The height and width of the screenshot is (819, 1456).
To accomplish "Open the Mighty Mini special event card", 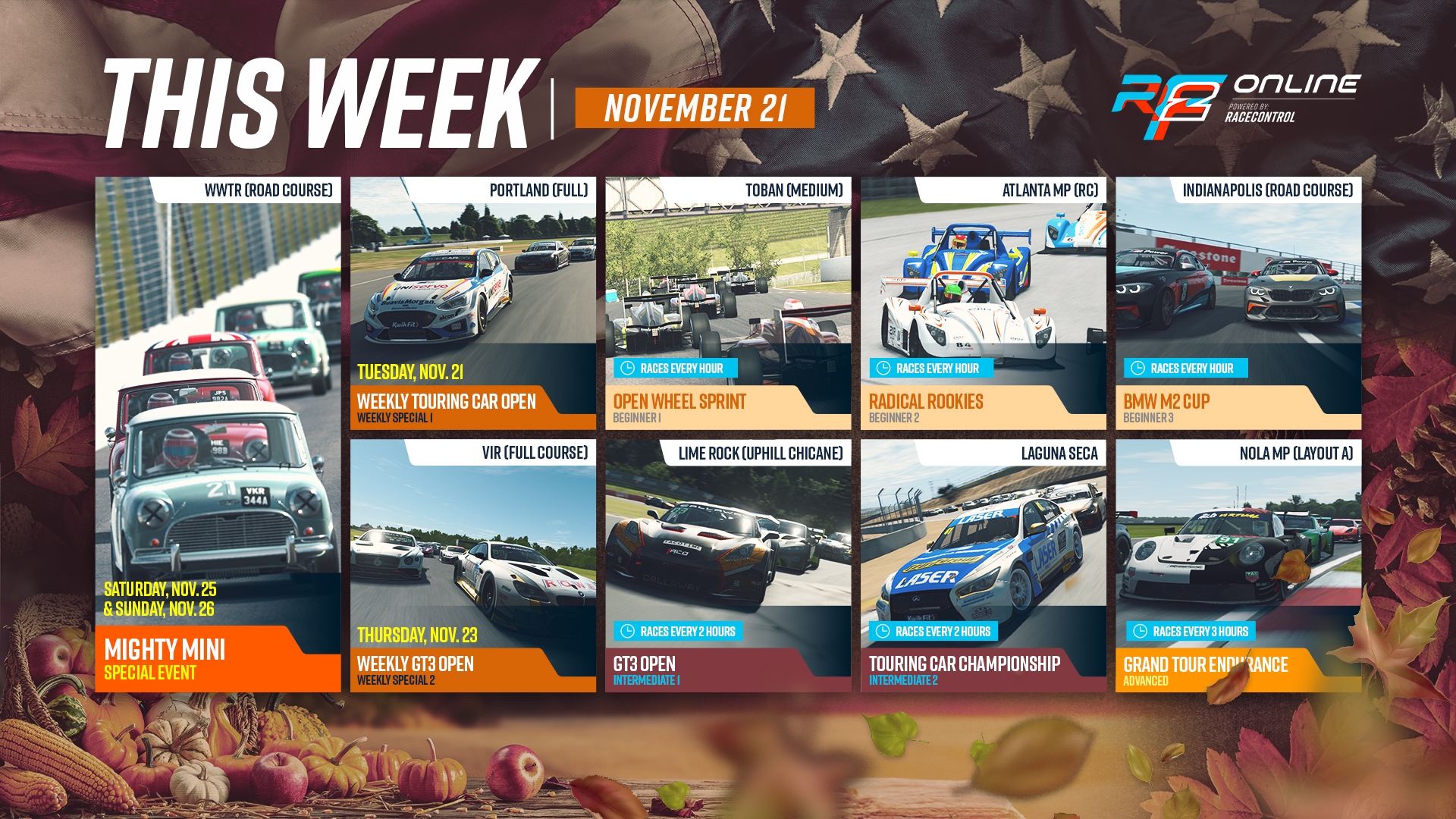I will click(218, 434).
